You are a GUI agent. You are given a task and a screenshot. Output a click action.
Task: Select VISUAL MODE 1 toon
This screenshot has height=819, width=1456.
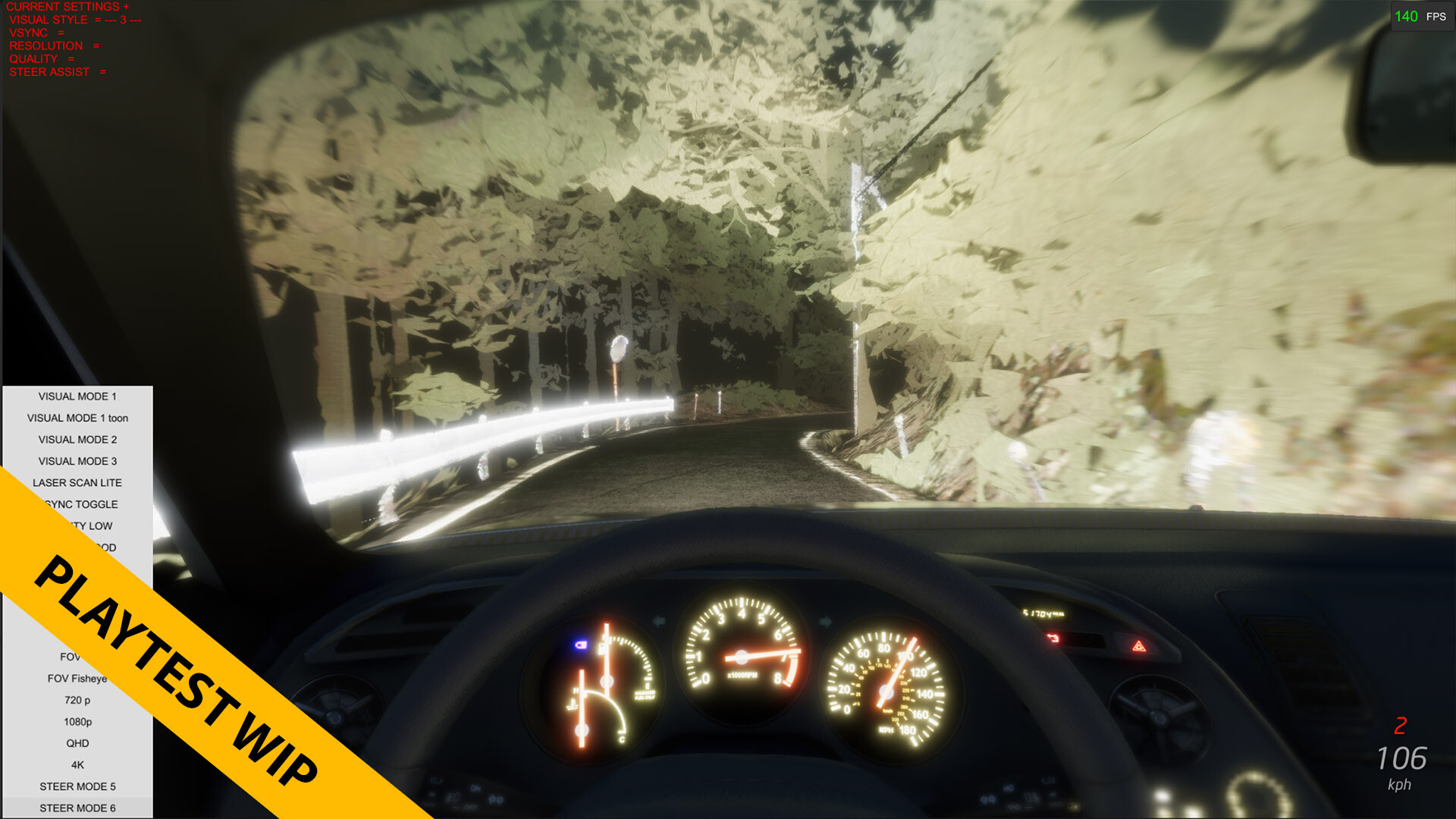coord(78,418)
